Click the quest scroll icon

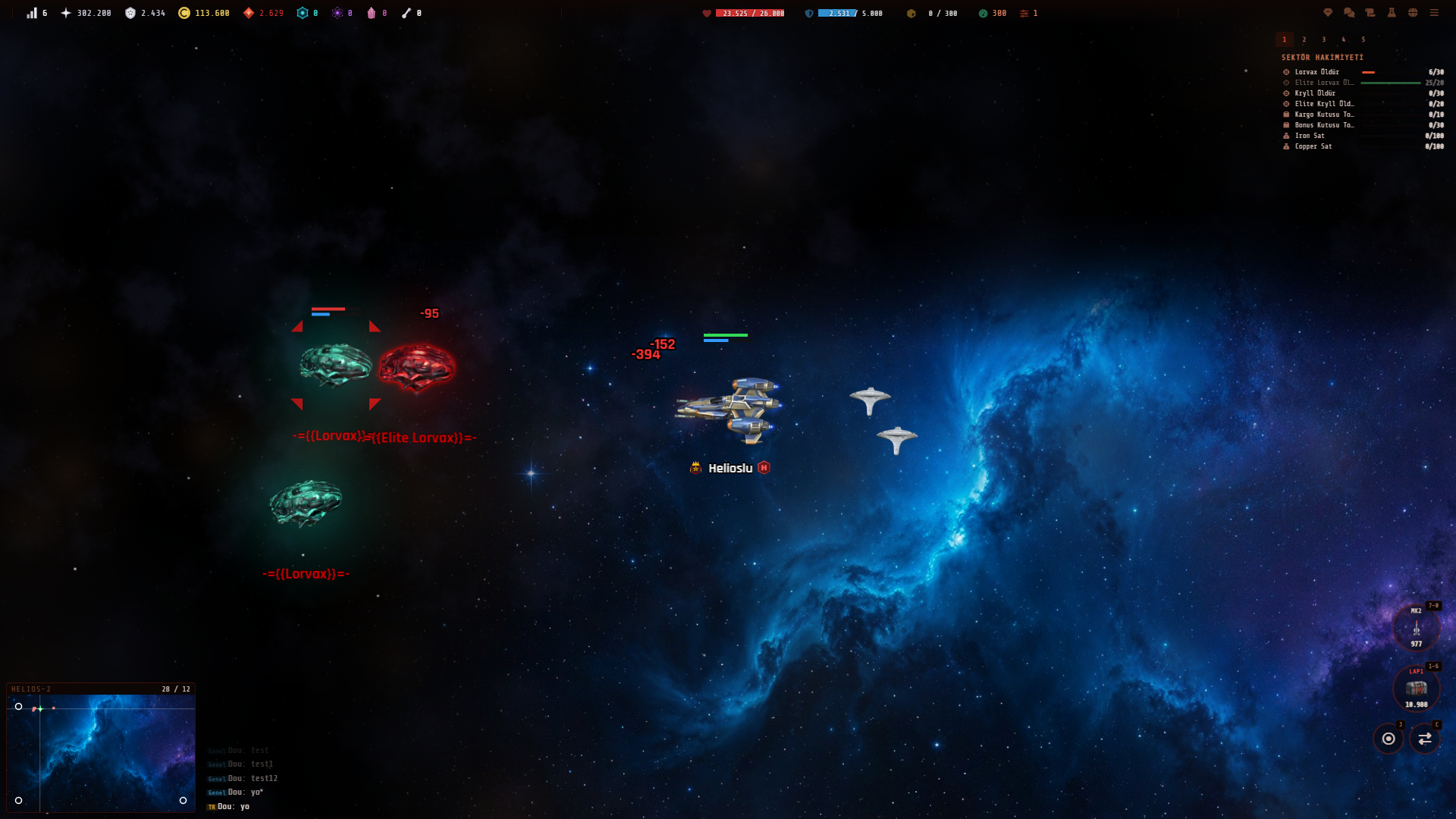pyautogui.click(x=1370, y=13)
